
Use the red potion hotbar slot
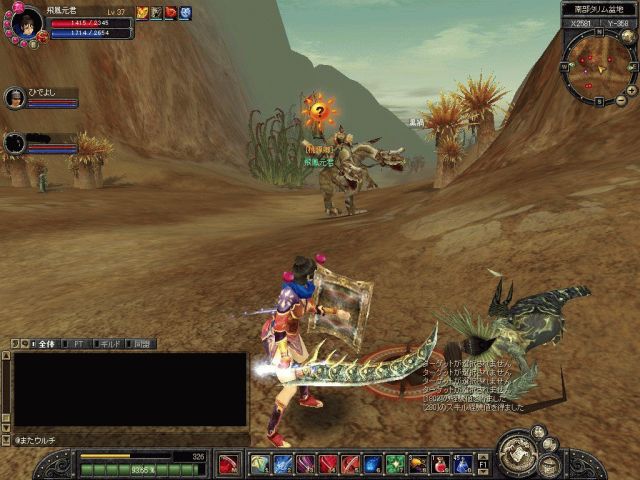tap(442, 463)
